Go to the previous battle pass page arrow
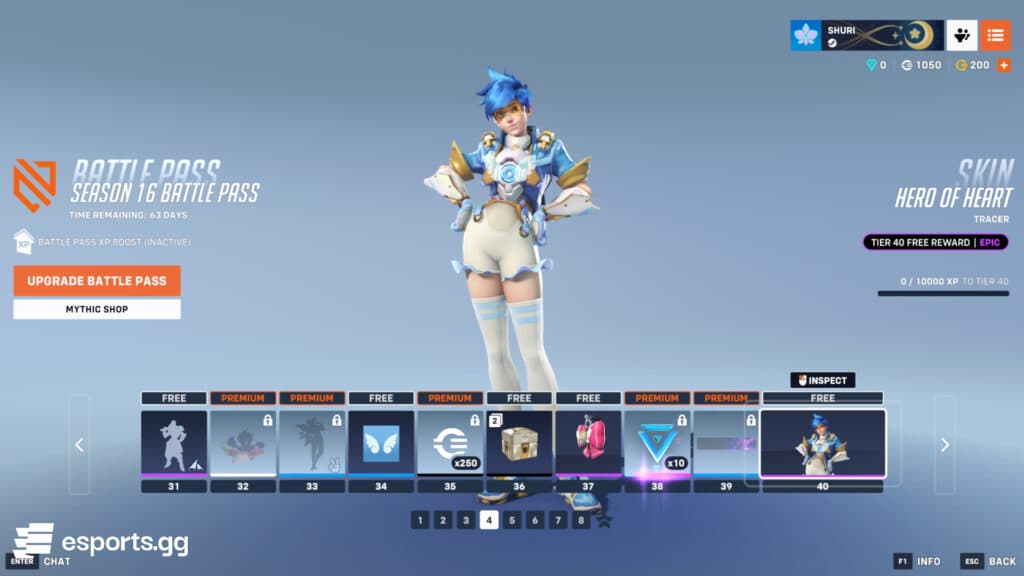The height and width of the screenshot is (576, 1024). [x=80, y=445]
